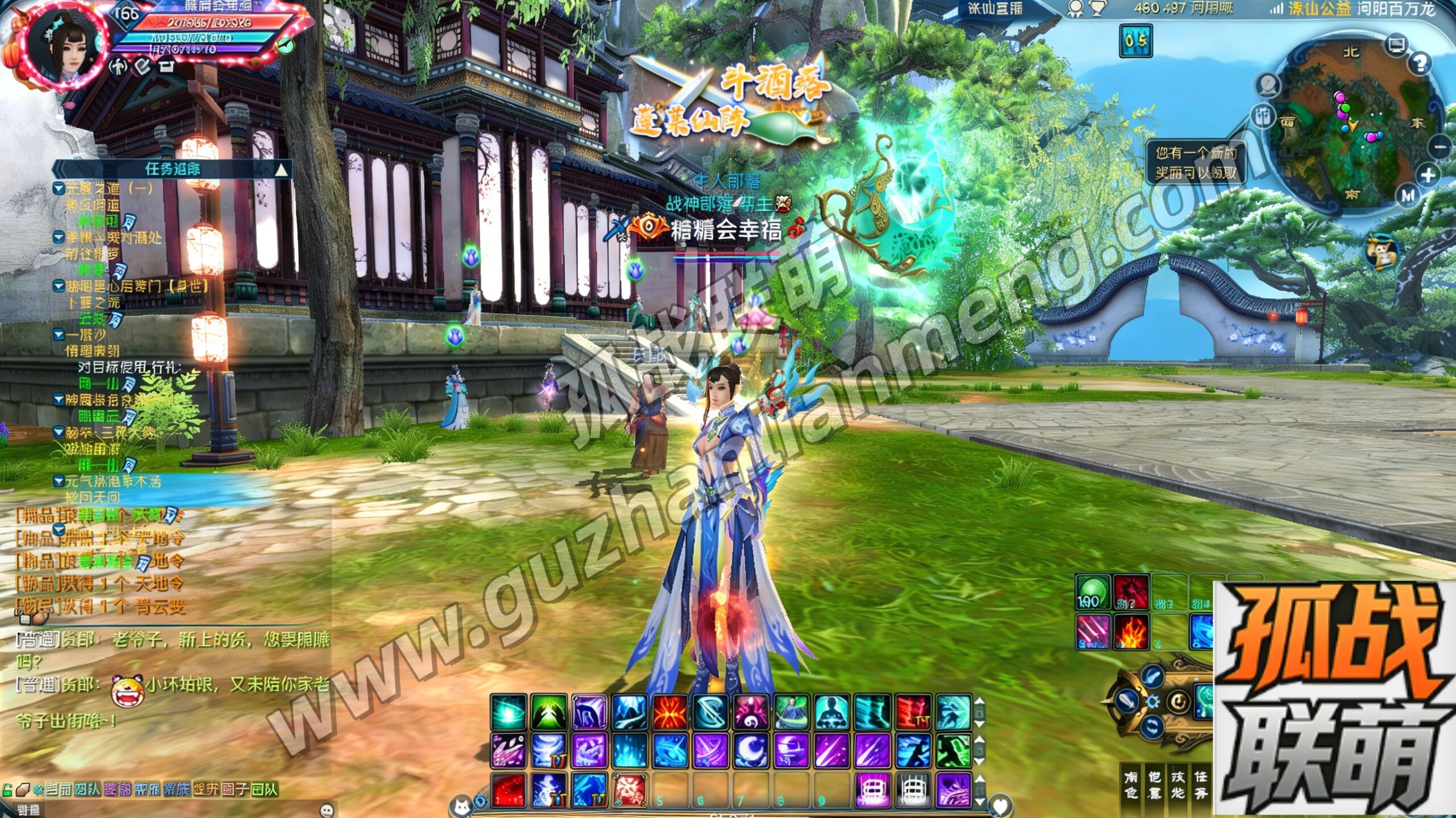Activate the red-orange fire burst skill

point(670,712)
